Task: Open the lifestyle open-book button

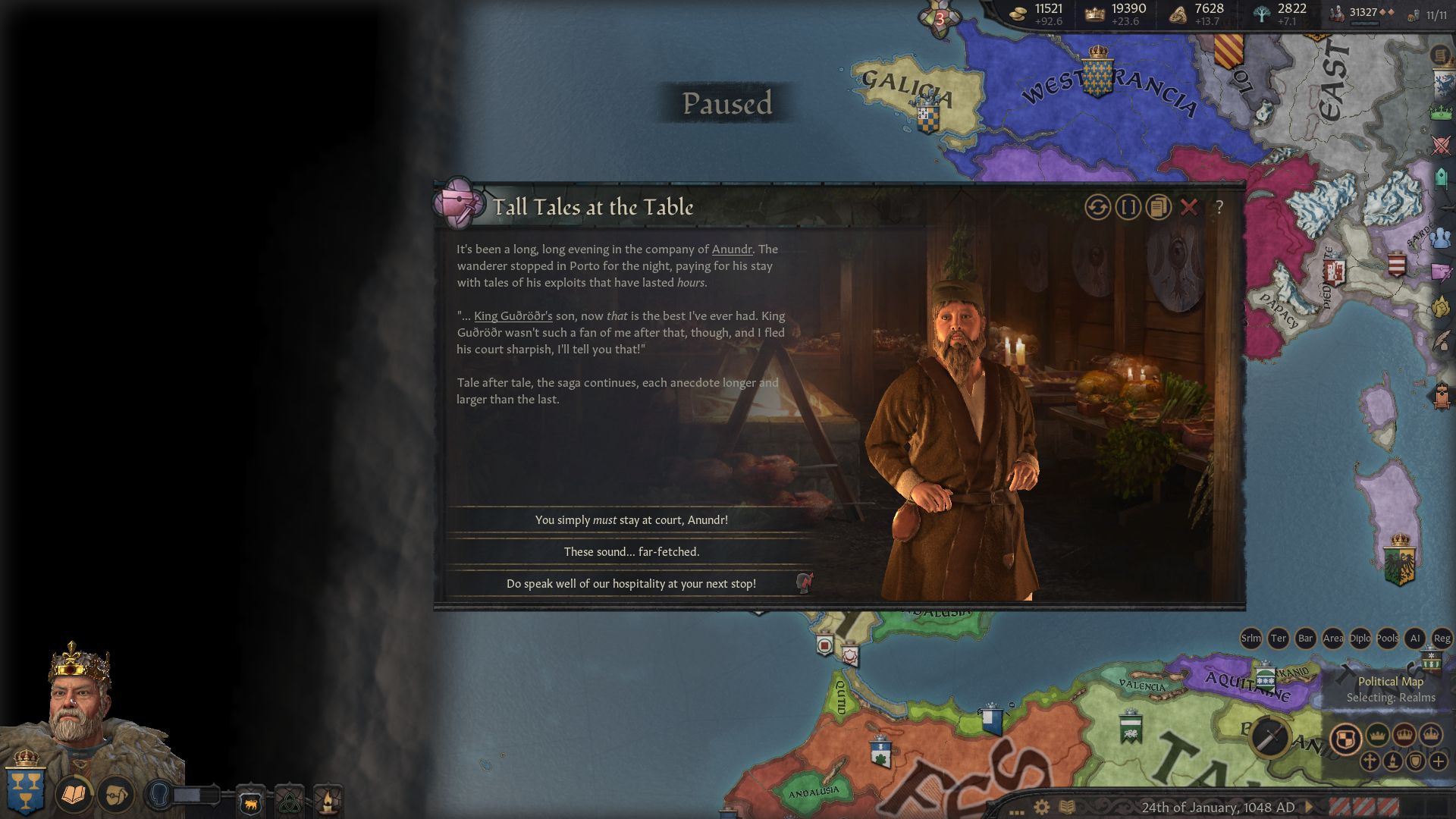Action: [74, 795]
